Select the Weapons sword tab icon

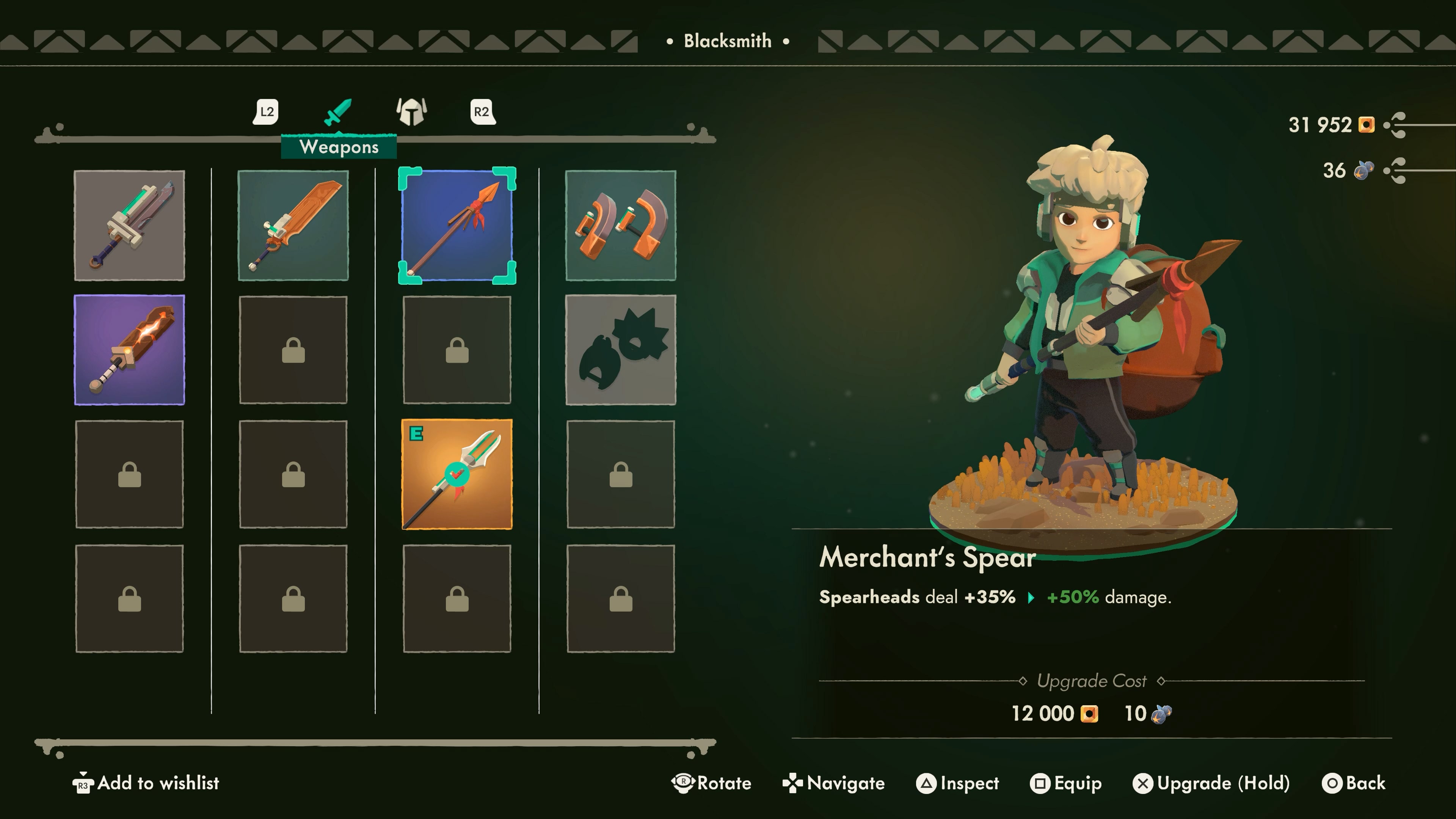tap(337, 111)
